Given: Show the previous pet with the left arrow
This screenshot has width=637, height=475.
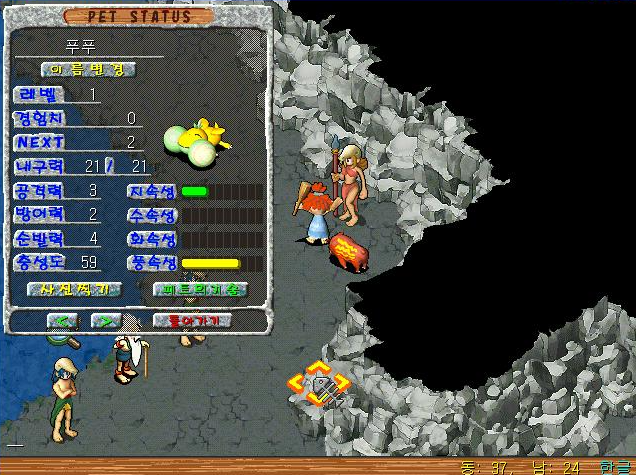Looking at the screenshot, I should 63,321.
